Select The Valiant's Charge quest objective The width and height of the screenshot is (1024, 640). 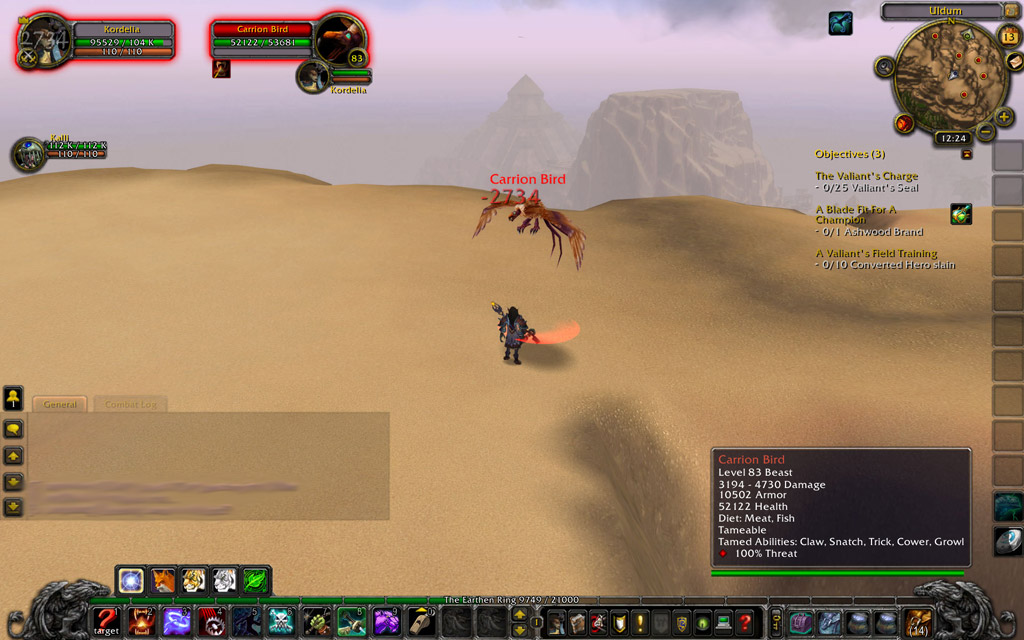point(866,176)
